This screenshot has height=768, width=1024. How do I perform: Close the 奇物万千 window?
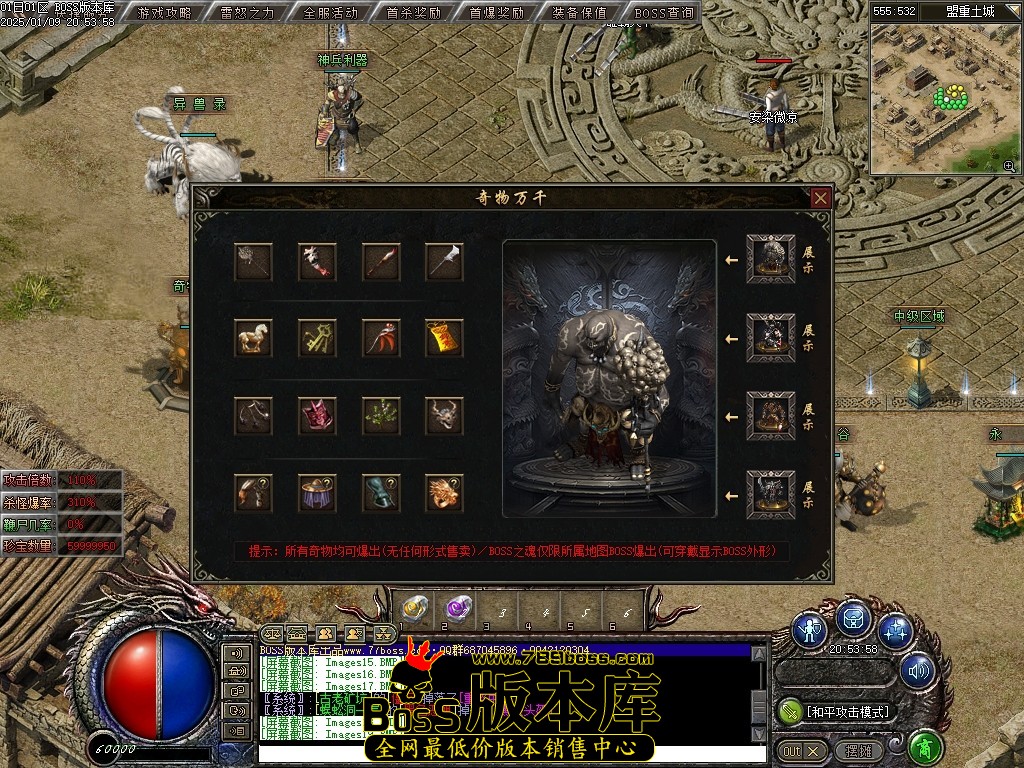click(x=820, y=198)
